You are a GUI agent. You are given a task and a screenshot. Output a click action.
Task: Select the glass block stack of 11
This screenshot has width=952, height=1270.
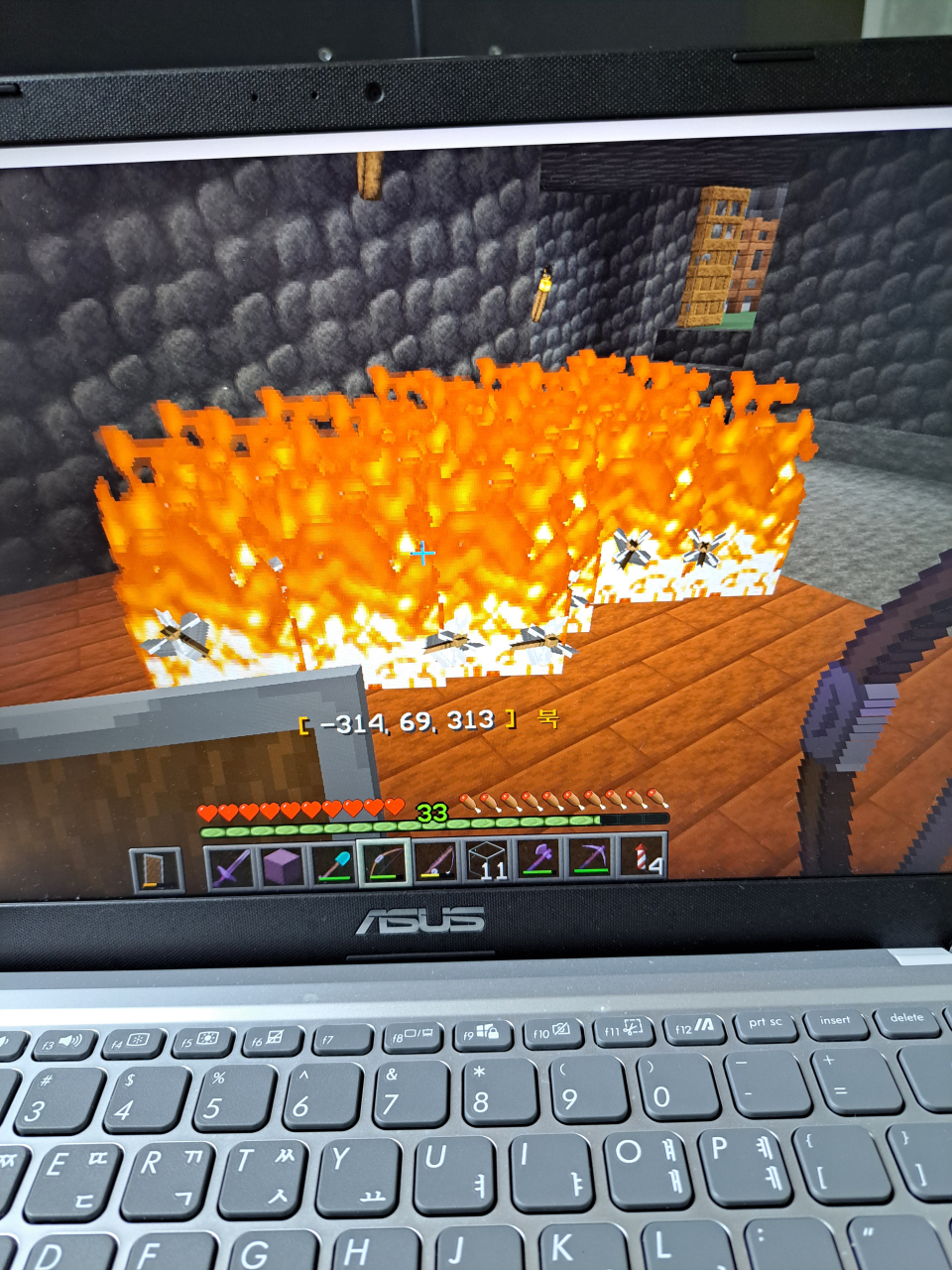487,860
